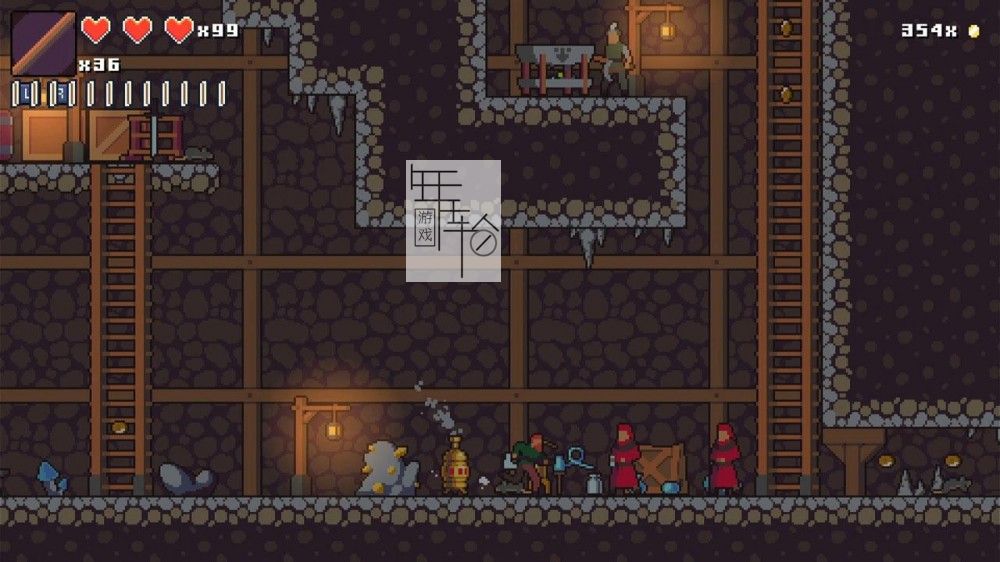
Task: Select the equipped wooden staff weapon slot
Action: point(43,43)
